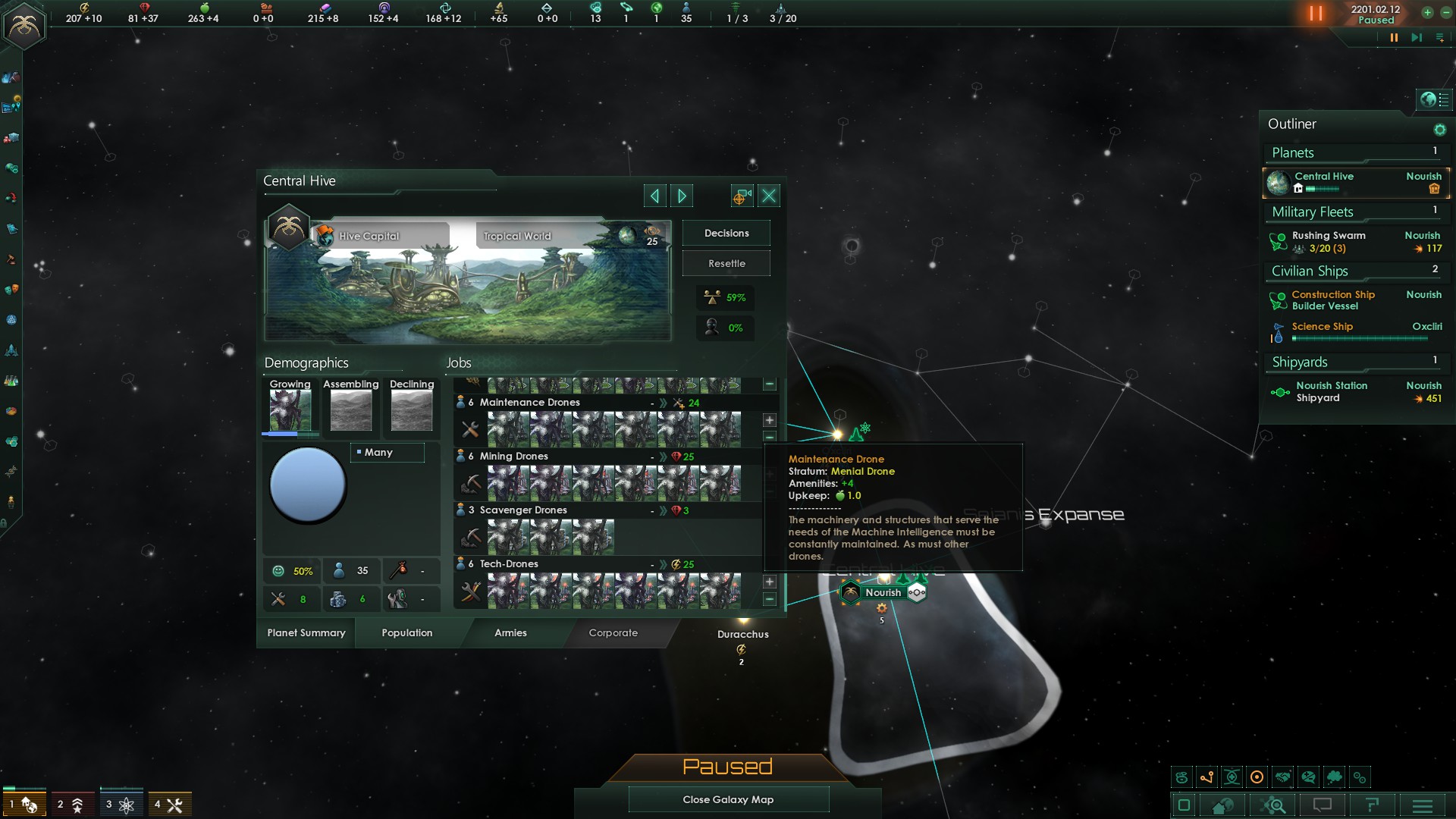
Task: Open the Outliner settings gear
Action: (1439, 130)
